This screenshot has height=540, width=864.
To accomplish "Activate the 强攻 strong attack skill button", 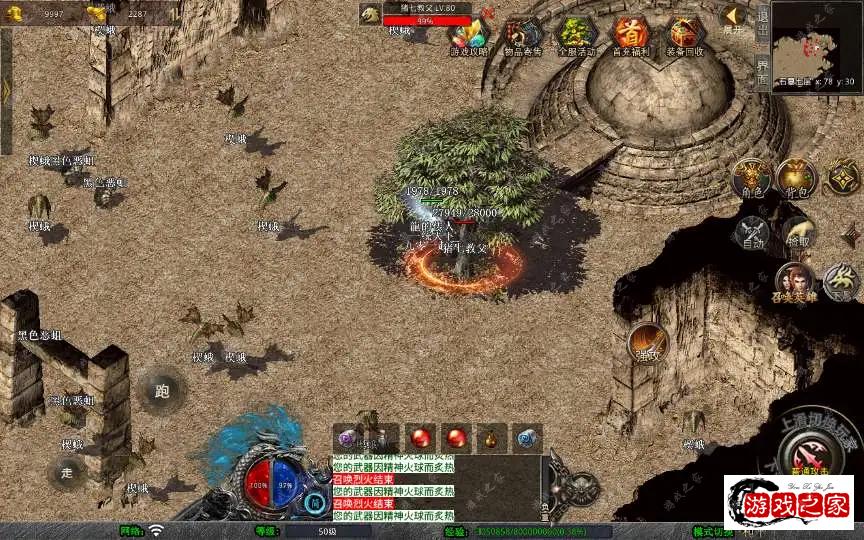I will click(648, 343).
